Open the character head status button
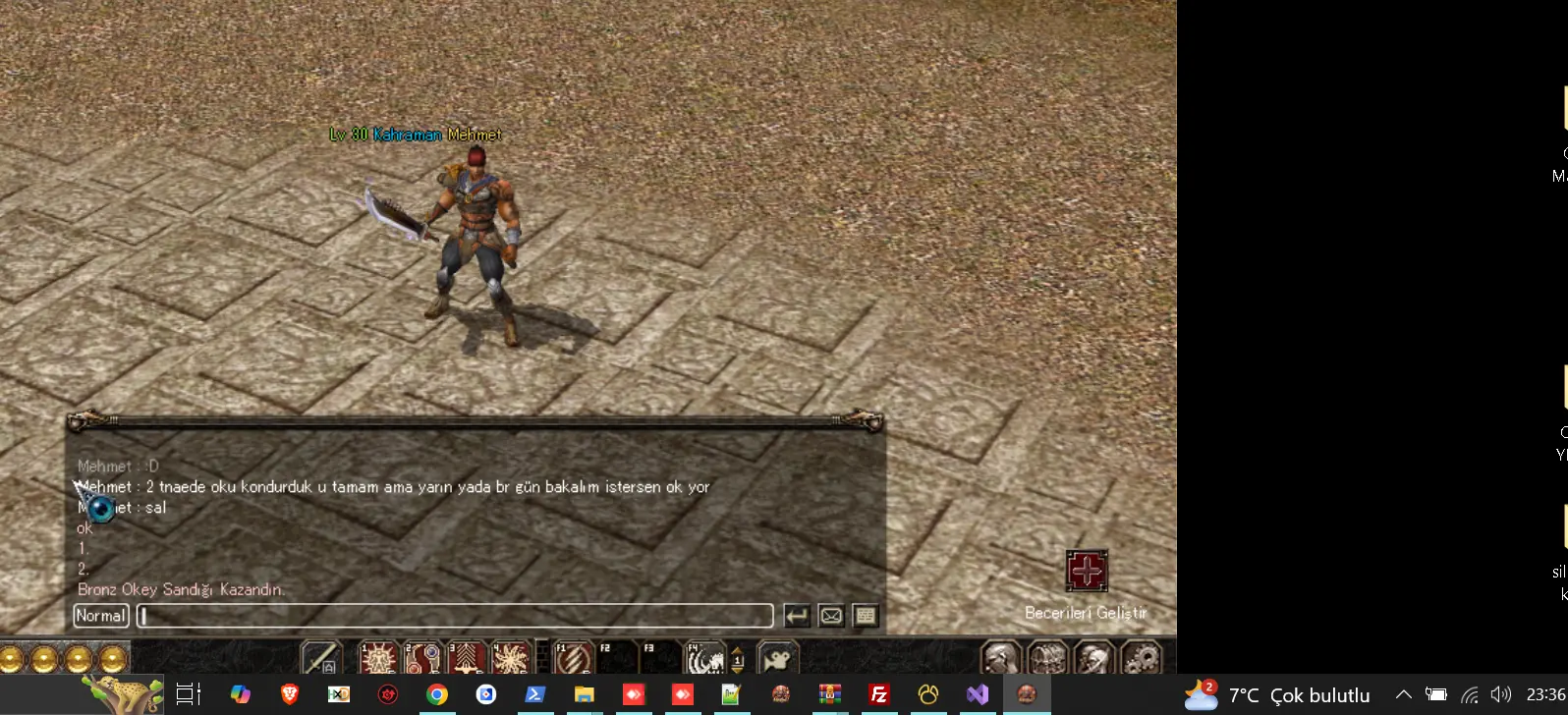The width and height of the screenshot is (1568, 715). pyautogui.click(x=1000, y=658)
